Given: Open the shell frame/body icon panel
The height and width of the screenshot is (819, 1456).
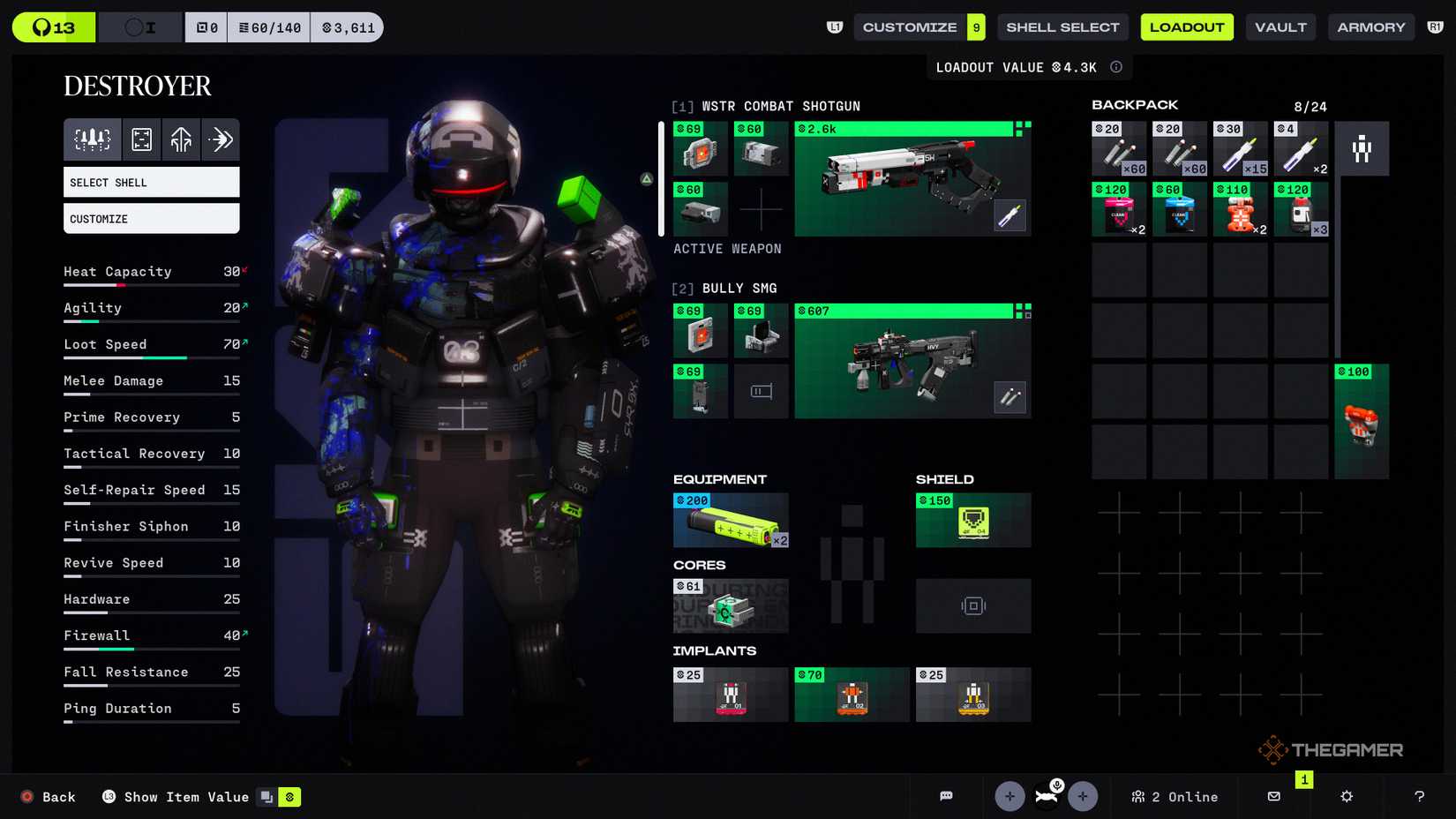Looking at the screenshot, I should click(x=141, y=139).
